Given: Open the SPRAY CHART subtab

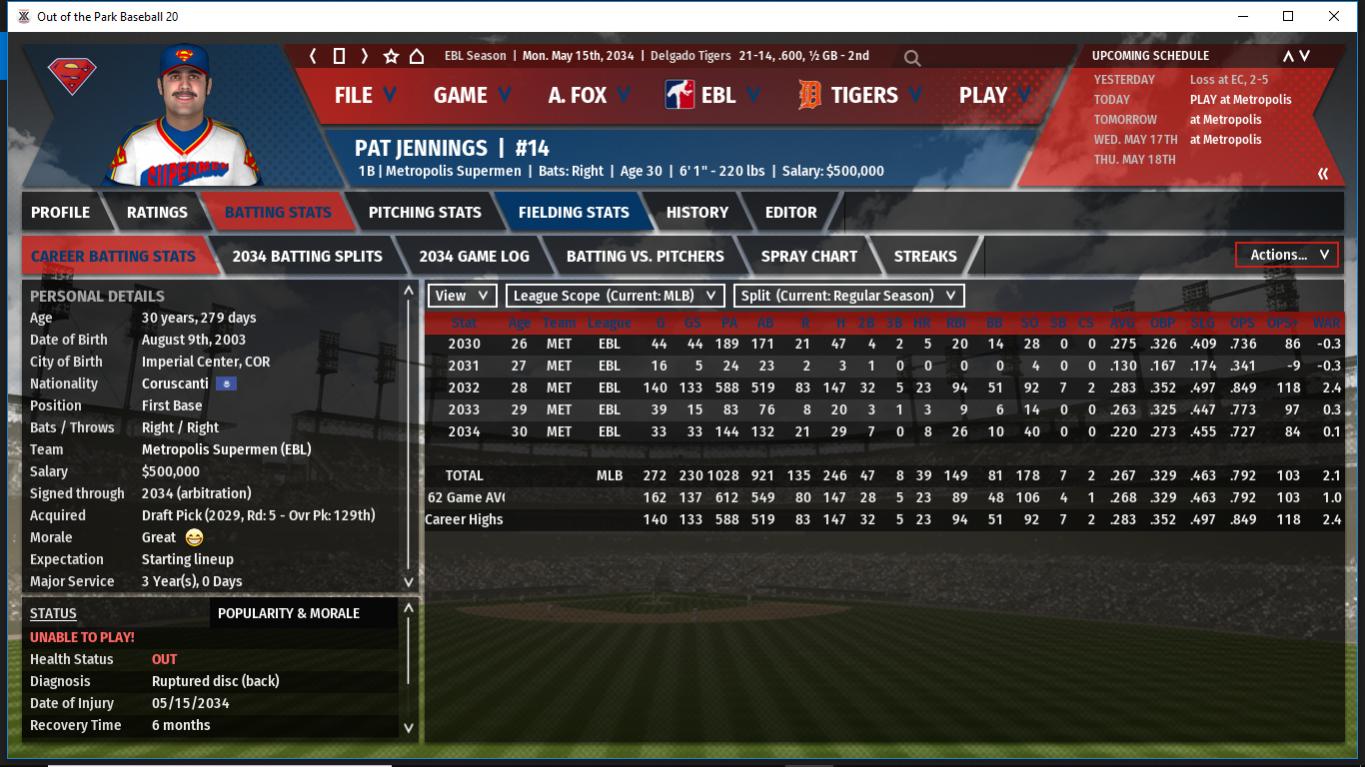Looking at the screenshot, I should point(808,256).
